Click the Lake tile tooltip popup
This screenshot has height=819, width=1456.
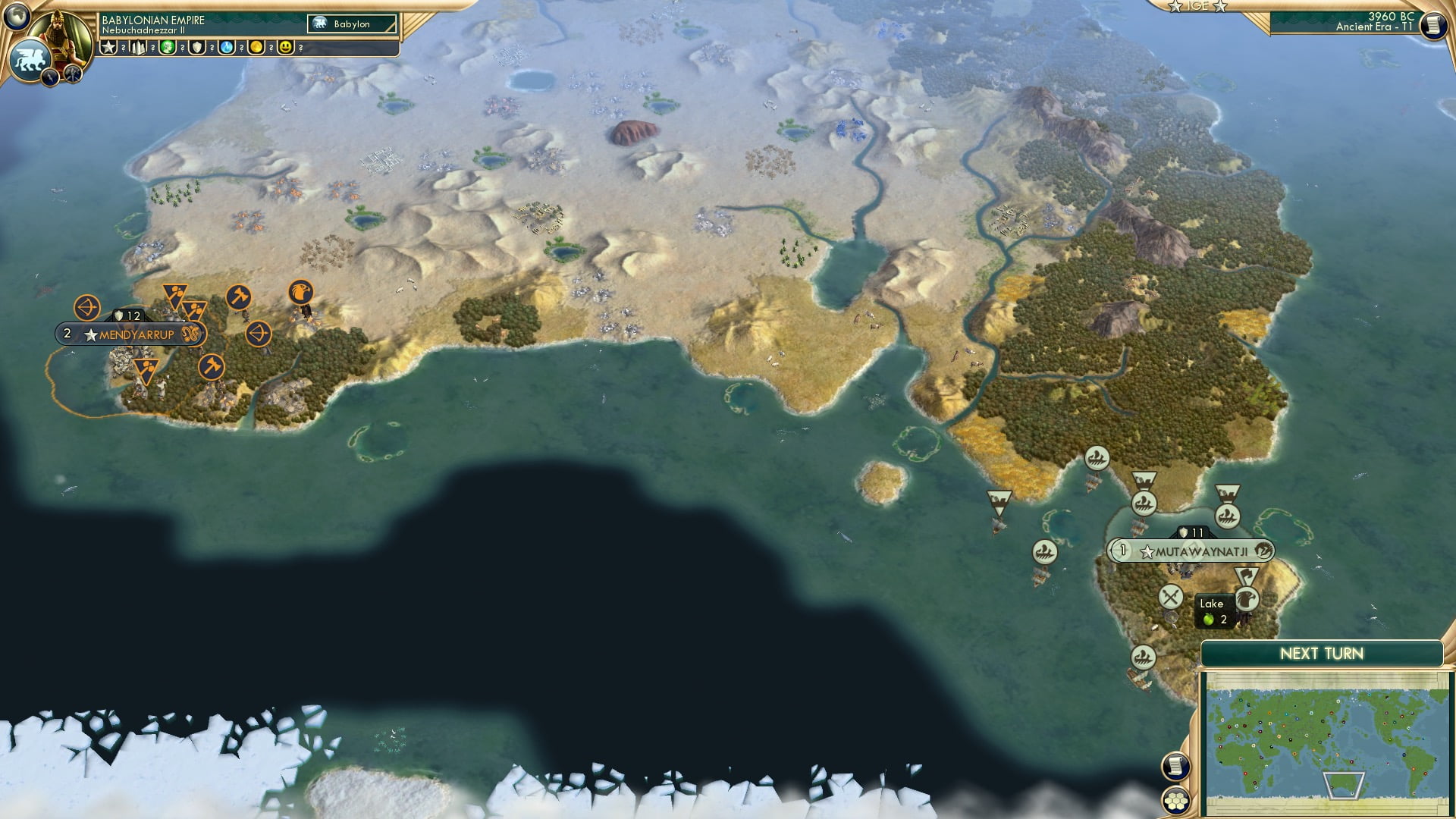point(1213,610)
